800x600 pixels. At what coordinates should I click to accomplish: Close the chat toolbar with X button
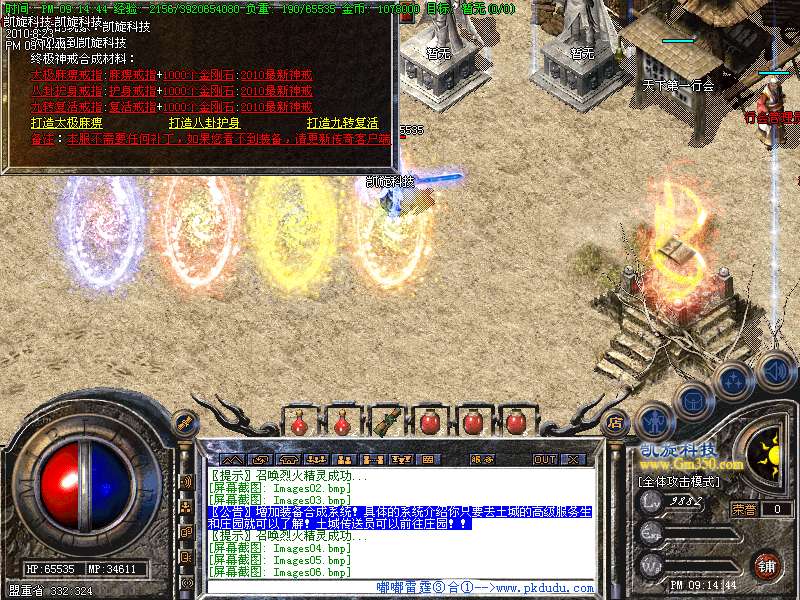tap(573, 460)
